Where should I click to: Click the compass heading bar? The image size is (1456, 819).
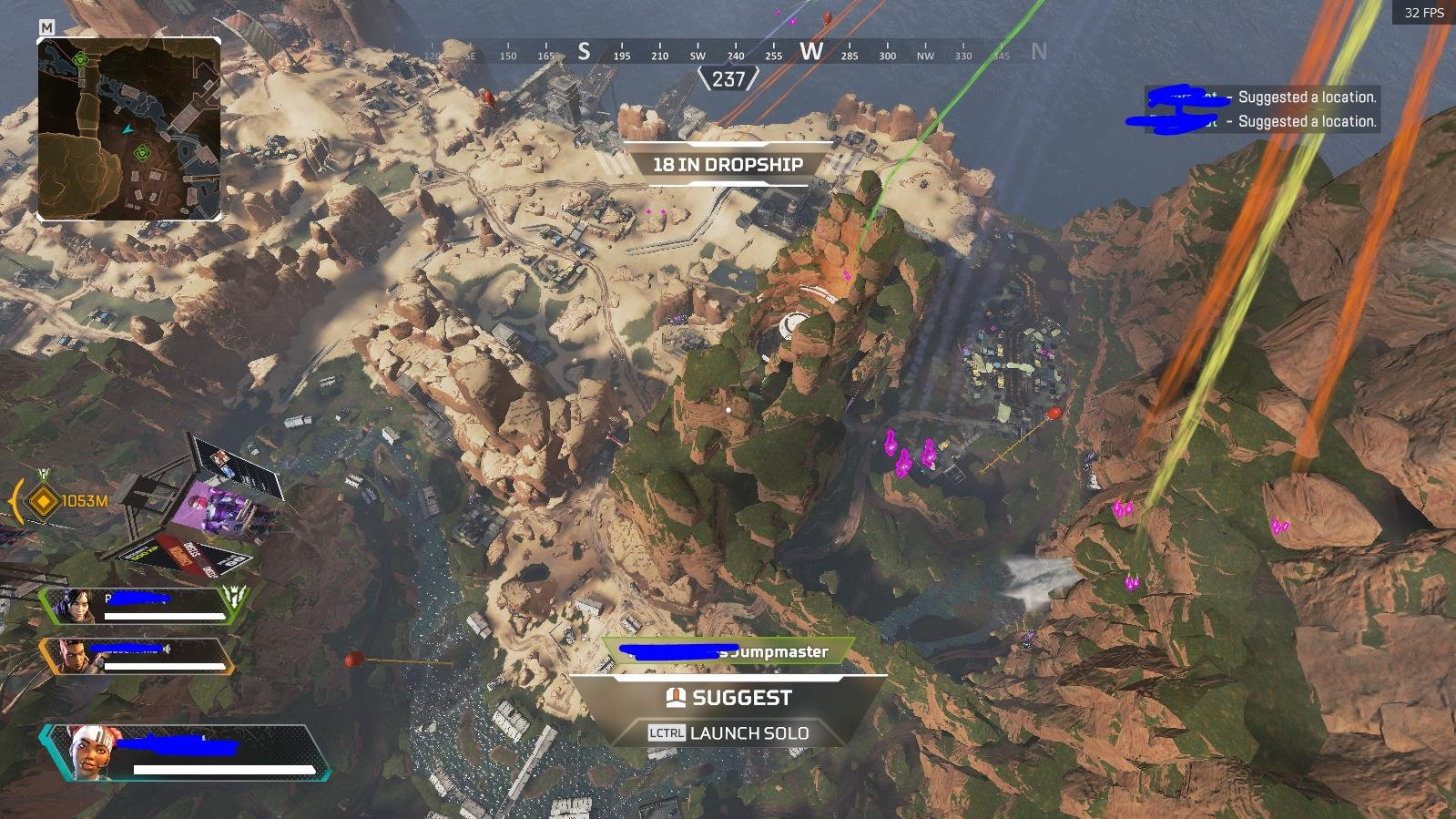pyautogui.click(x=728, y=55)
